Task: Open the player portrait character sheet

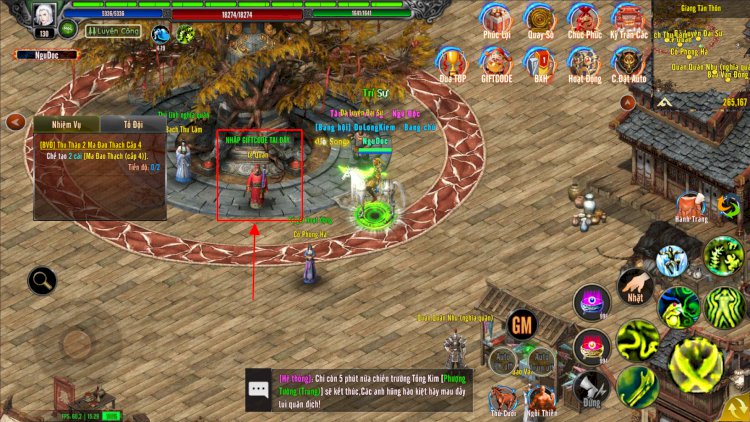Action: click(42, 15)
